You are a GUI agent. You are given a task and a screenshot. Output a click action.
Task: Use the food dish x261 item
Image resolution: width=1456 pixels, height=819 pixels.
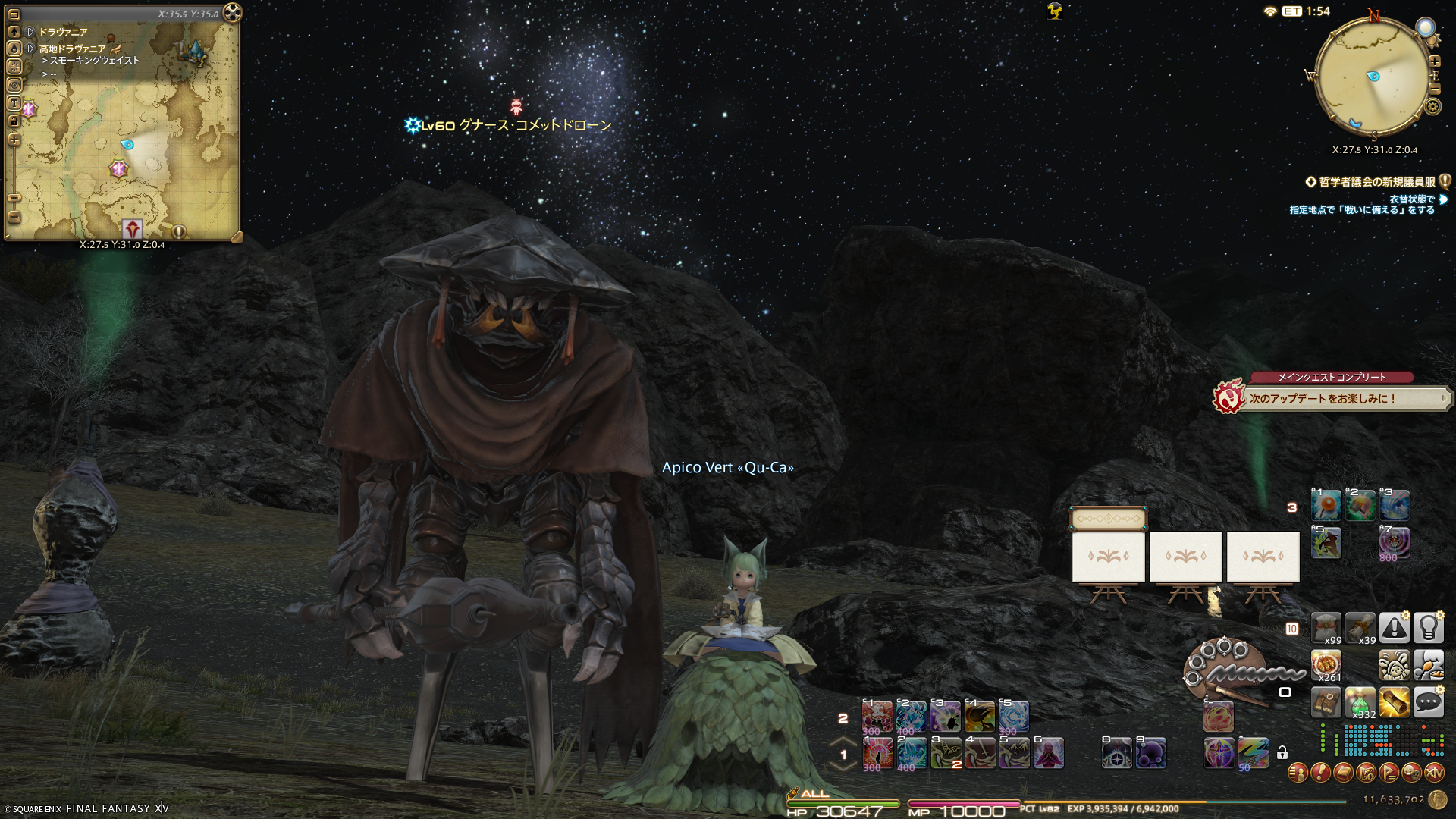coord(1326,665)
